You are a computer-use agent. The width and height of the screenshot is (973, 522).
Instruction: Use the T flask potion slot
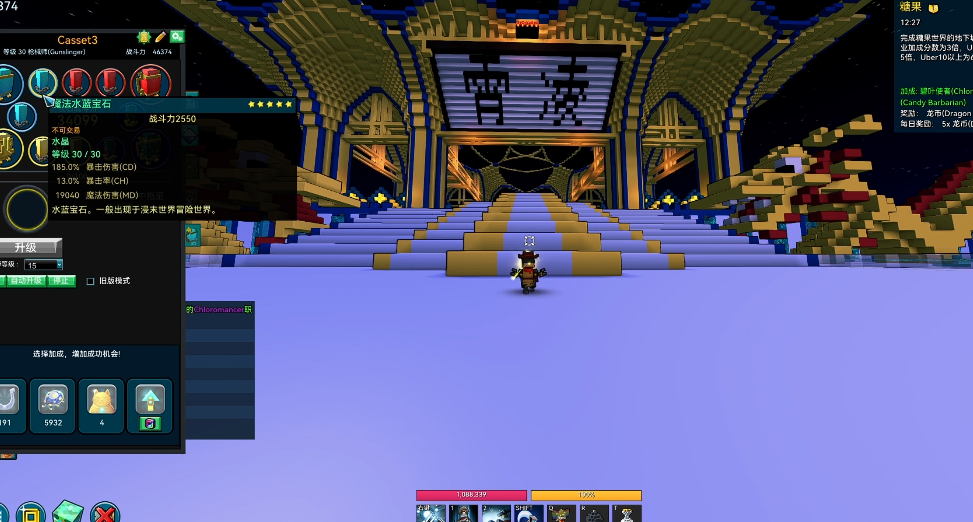click(x=628, y=513)
